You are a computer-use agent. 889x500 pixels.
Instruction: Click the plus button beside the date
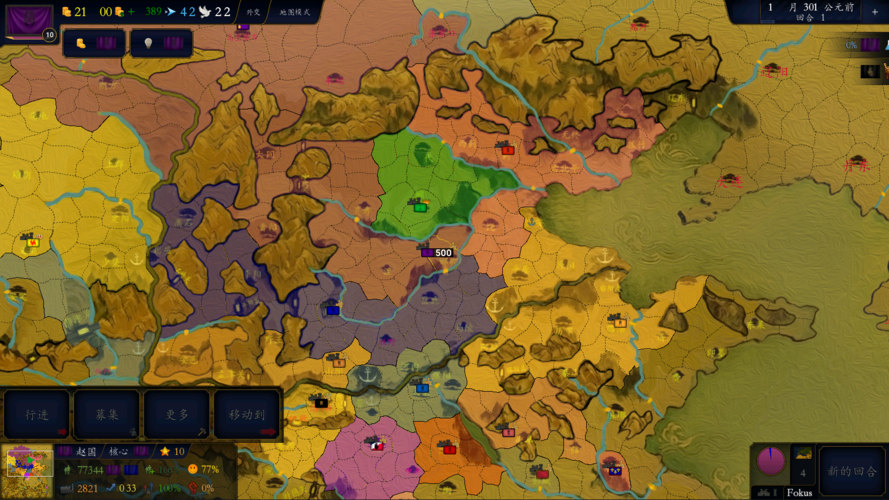[875, 11]
